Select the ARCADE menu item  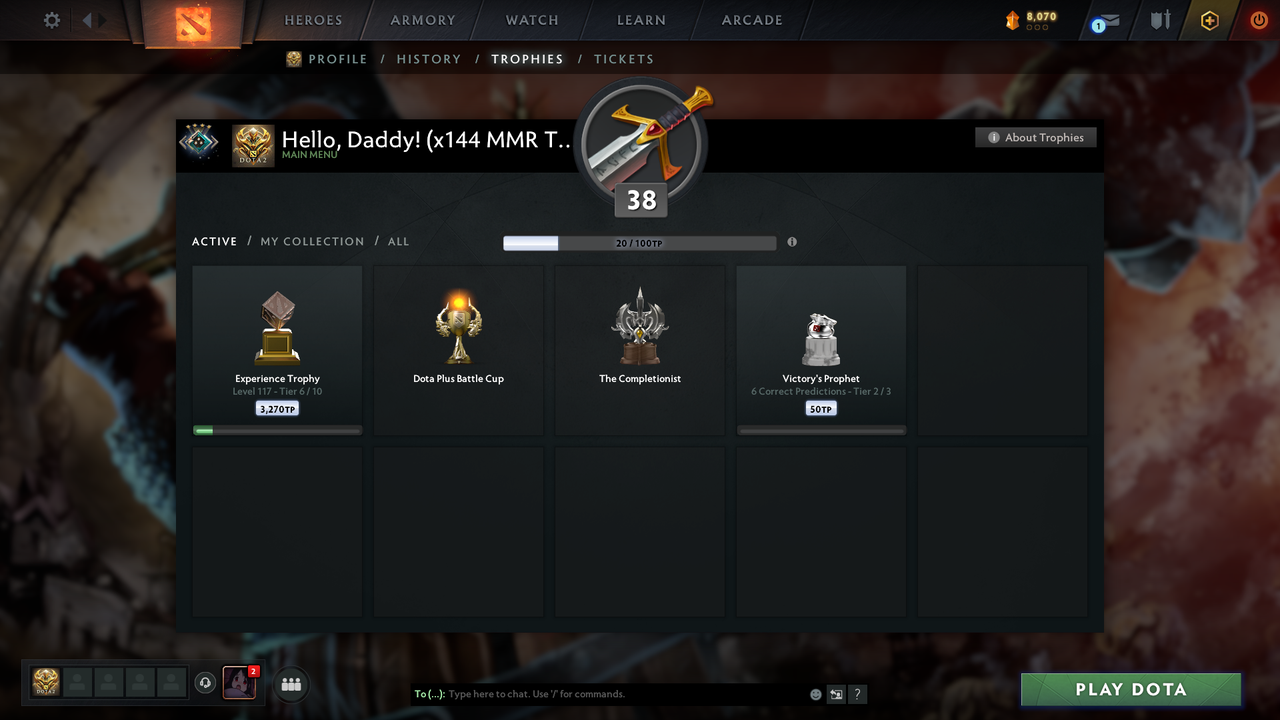coord(751,19)
